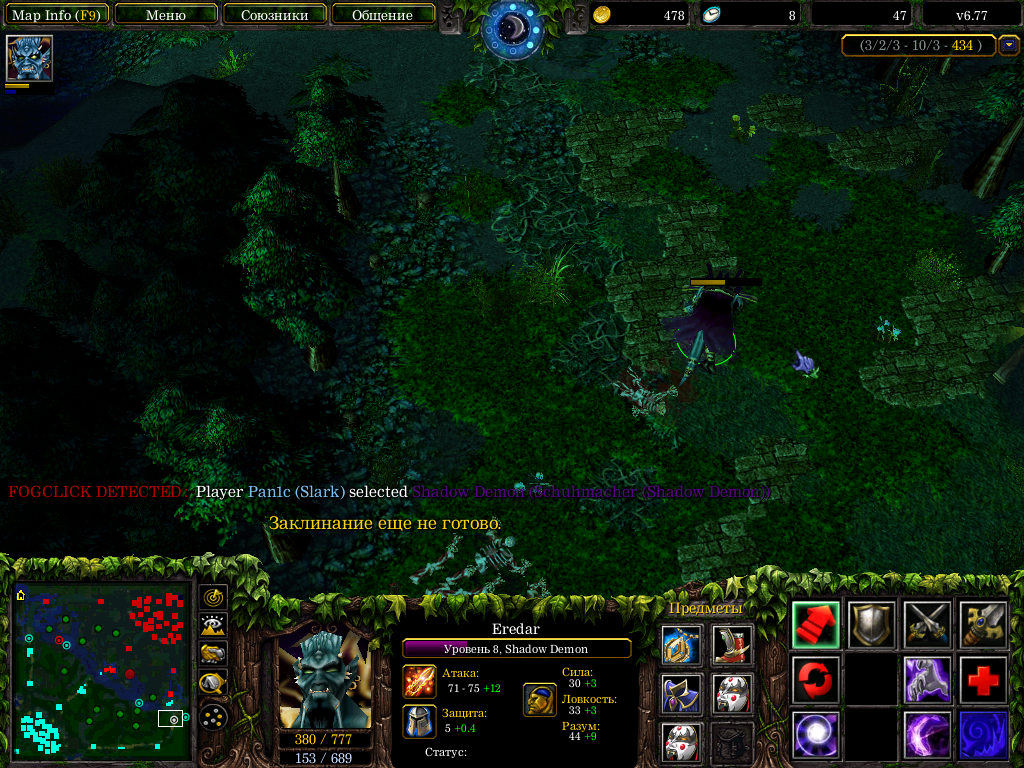1024x768 pixels.
Task: Toggle formation movement button (dots icon)
Action: 213,716
